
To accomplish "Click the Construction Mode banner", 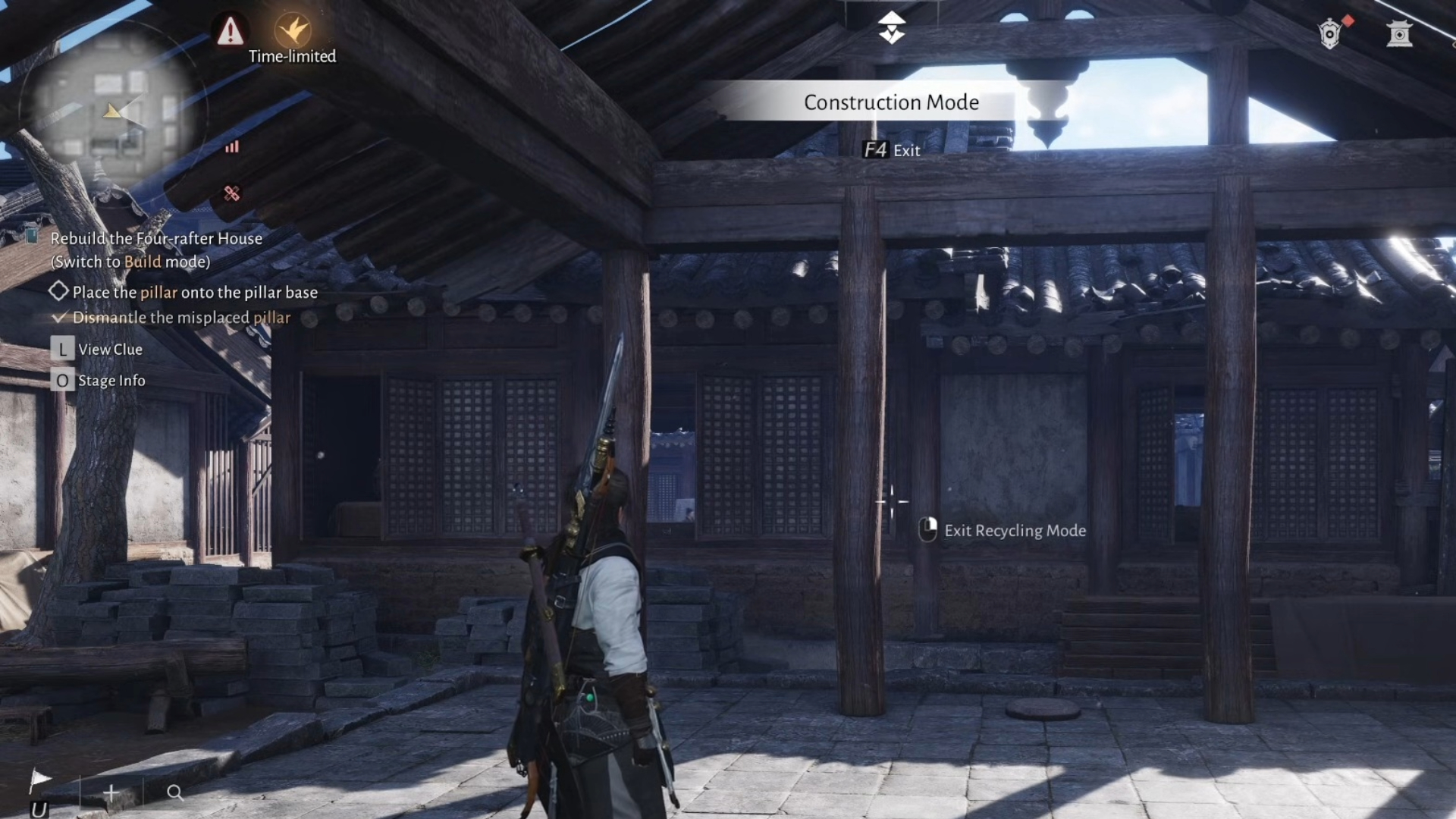I will coord(891,102).
